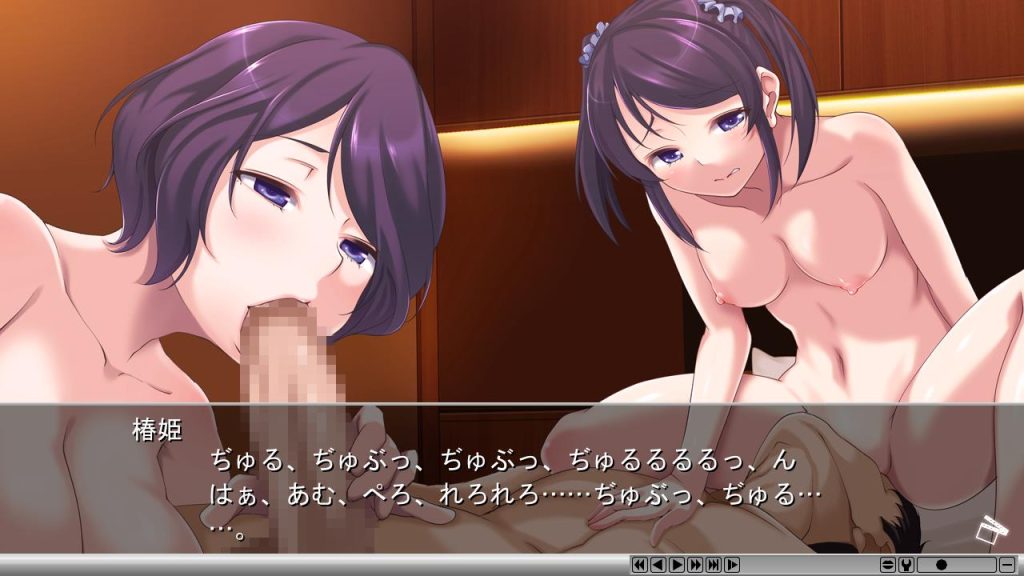1024x576 pixels.
Task: Start auto-play with the single right arrow
Action: (676, 565)
